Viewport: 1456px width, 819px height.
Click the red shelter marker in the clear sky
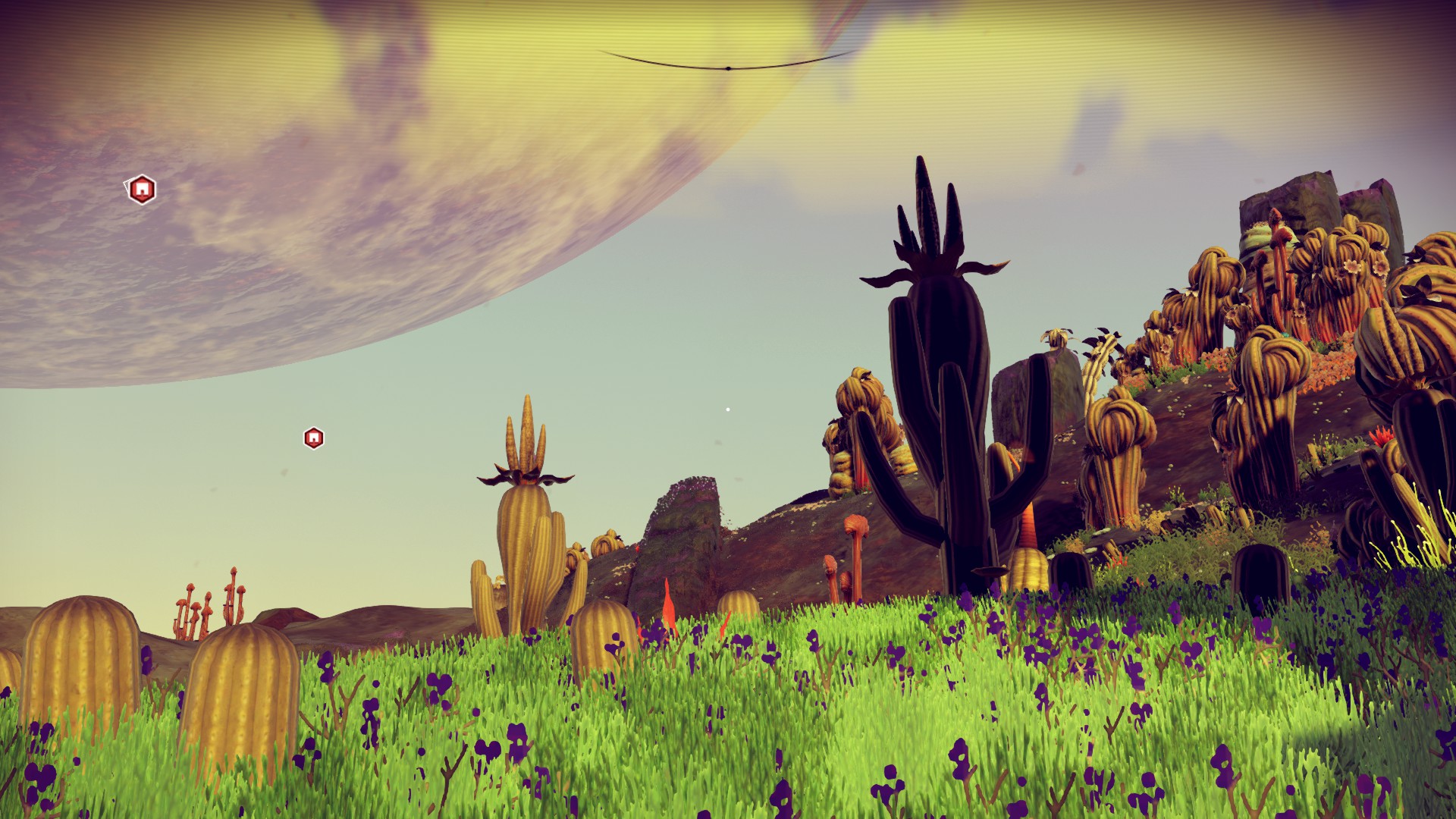313,438
